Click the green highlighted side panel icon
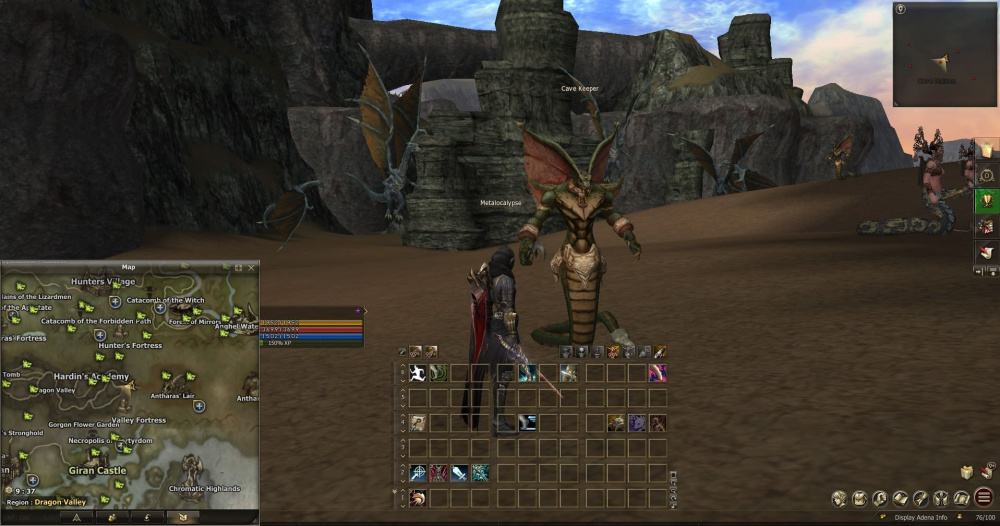Viewport: 1000px width, 526px height. click(986, 199)
